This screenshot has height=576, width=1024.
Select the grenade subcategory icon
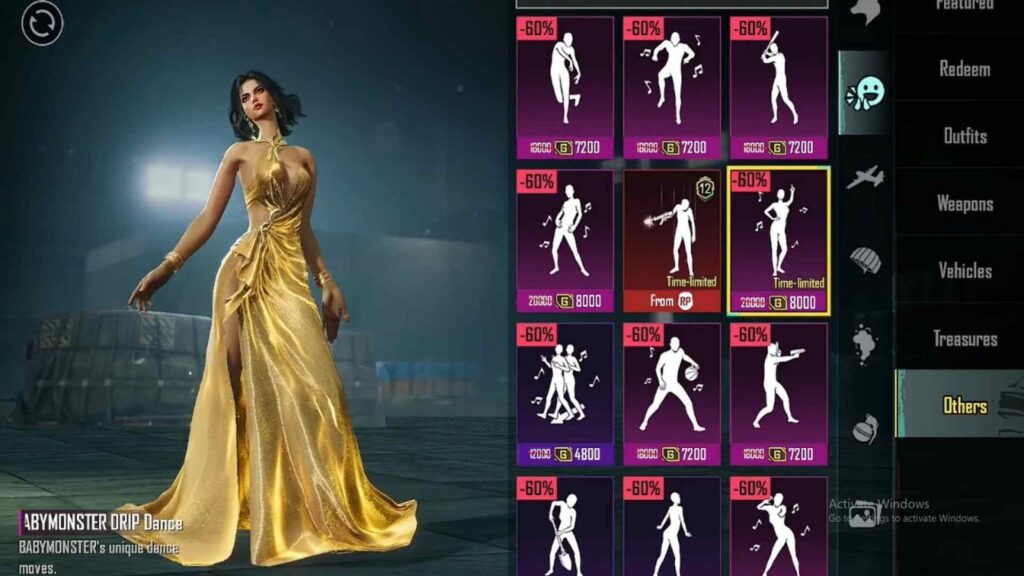click(865, 428)
